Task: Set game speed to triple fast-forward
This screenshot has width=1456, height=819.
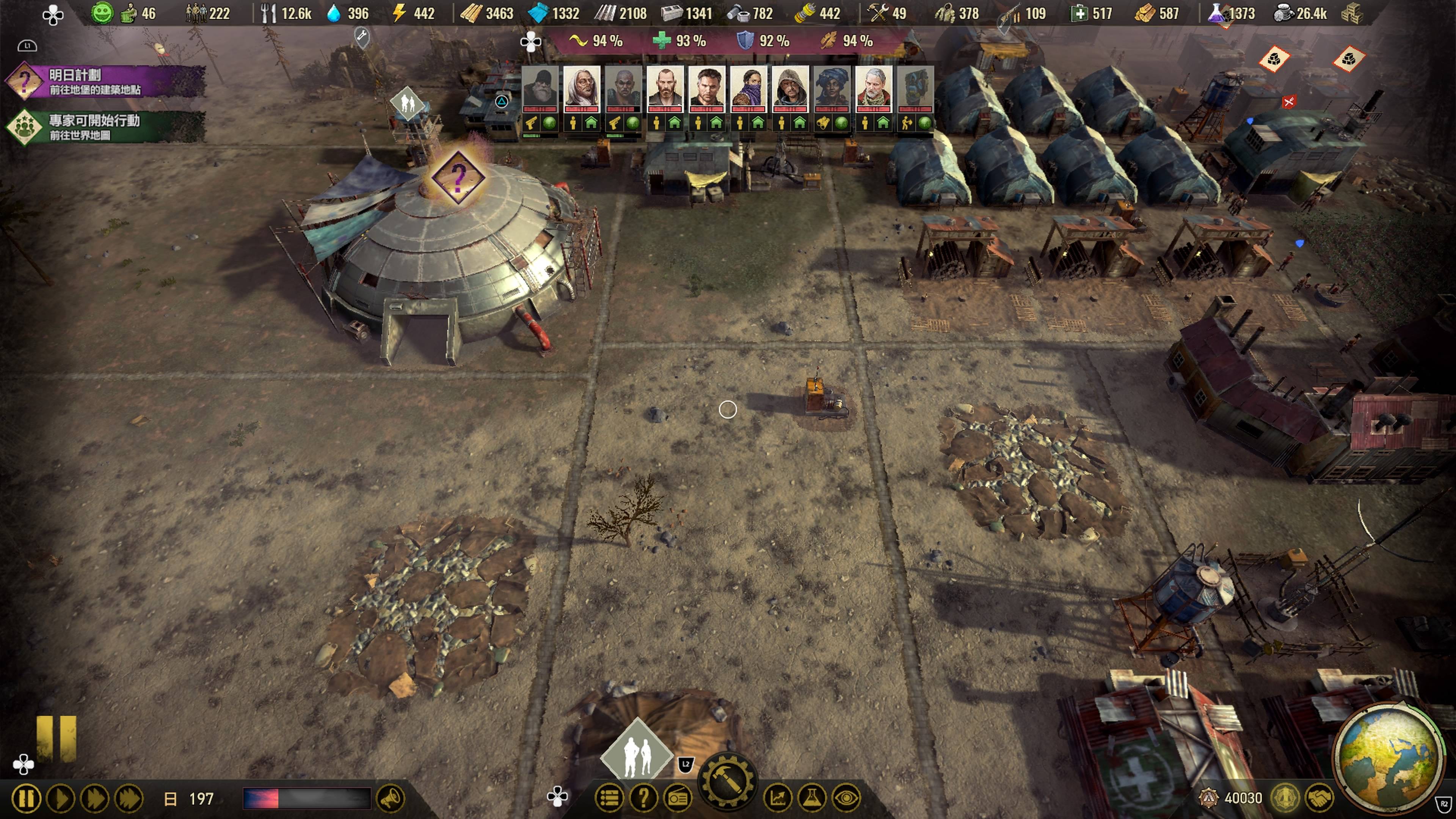Action: [x=129, y=799]
